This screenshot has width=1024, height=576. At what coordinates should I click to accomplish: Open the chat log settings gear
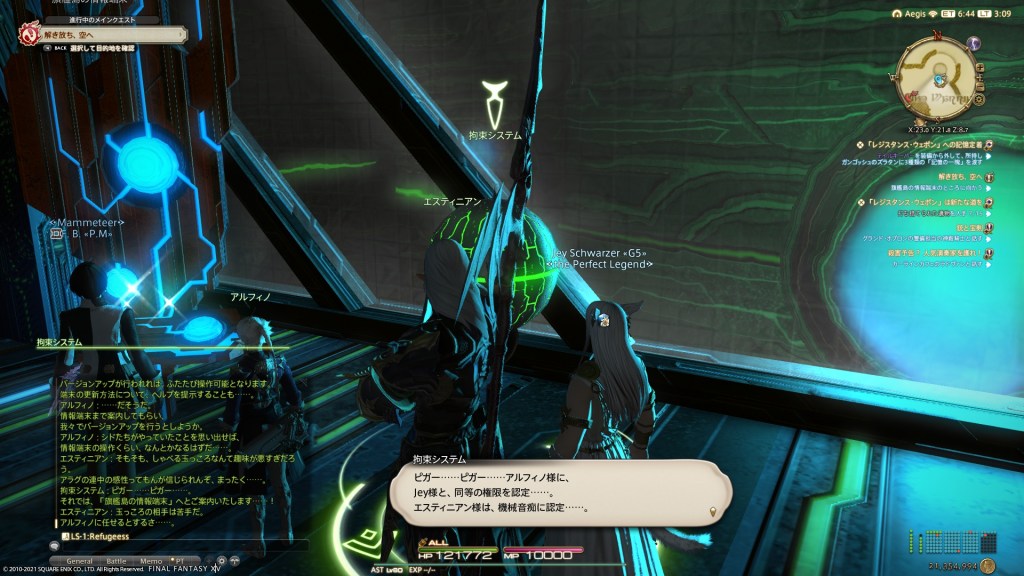[x=221, y=561]
